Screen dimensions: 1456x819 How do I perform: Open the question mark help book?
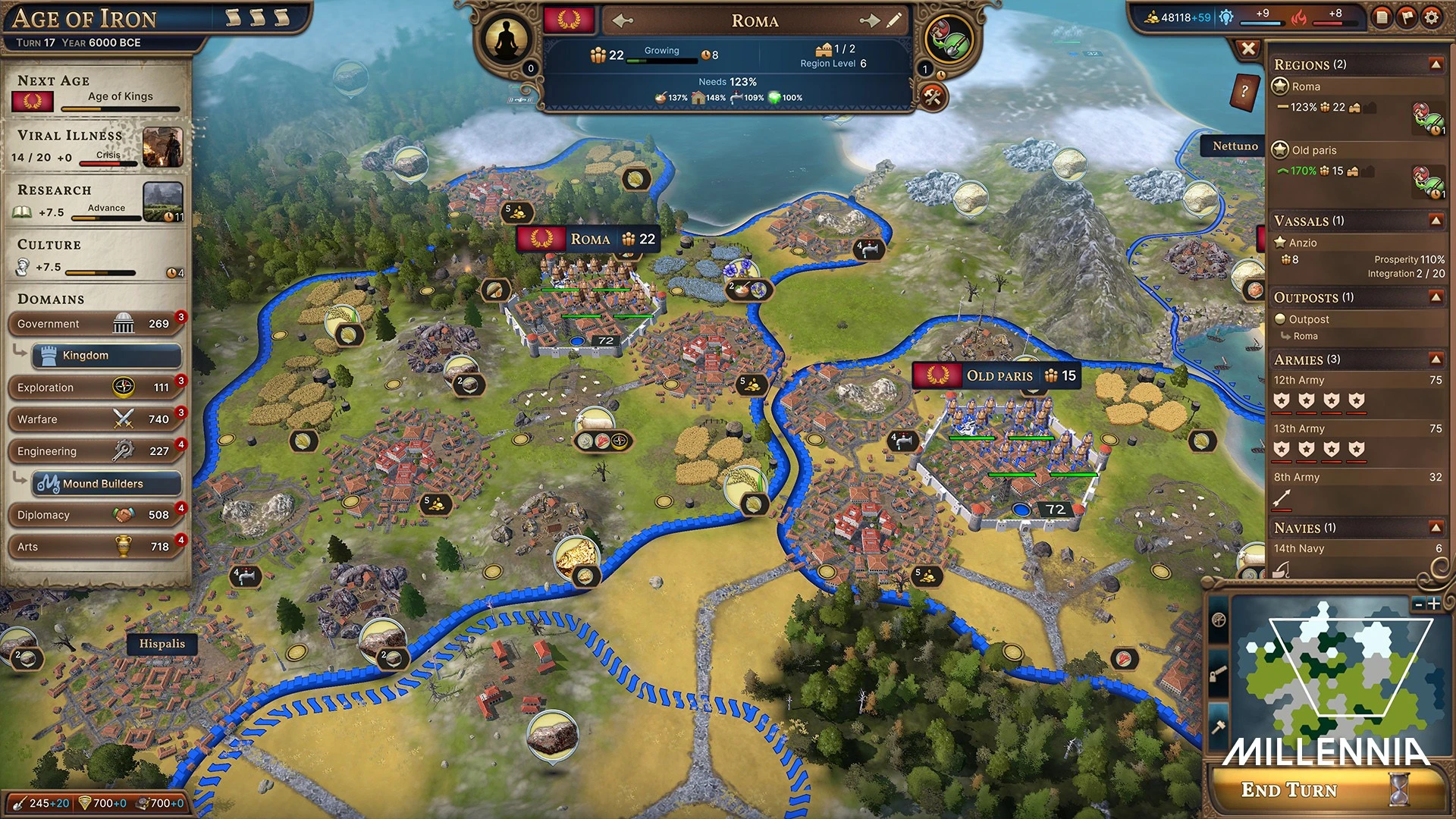tap(1244, 93)
